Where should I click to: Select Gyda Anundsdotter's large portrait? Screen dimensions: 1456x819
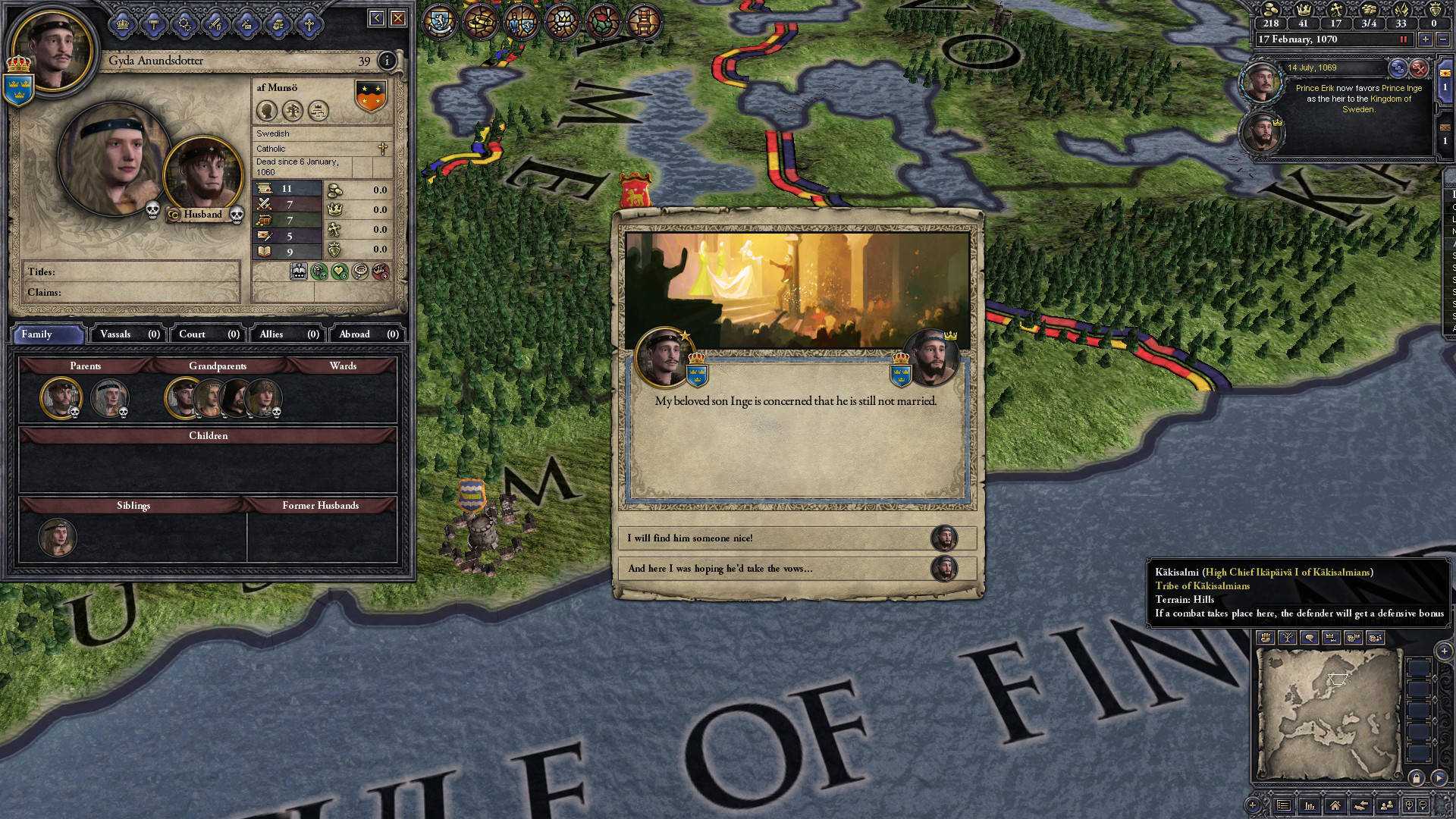click(114, 158)
